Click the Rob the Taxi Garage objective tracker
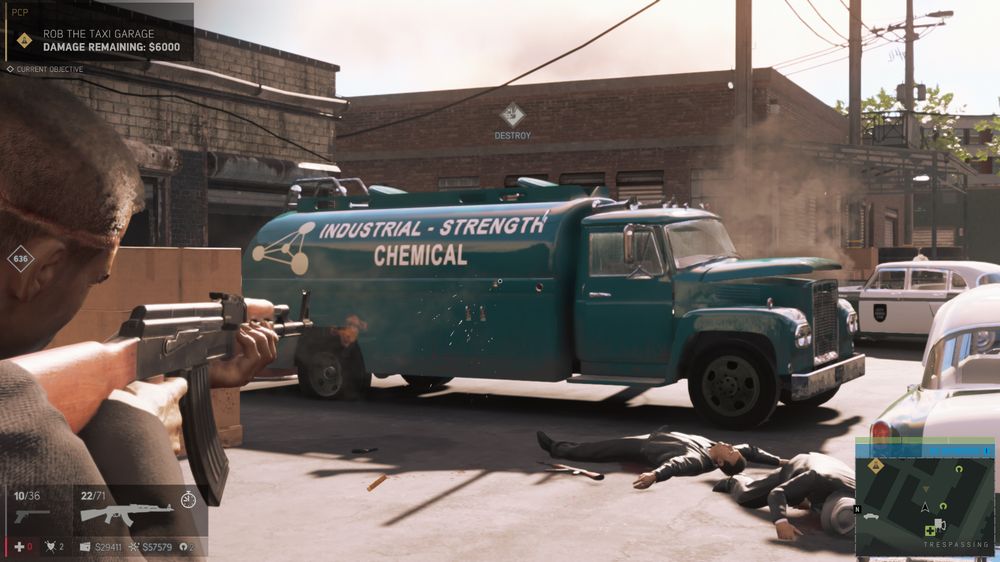 98,39
